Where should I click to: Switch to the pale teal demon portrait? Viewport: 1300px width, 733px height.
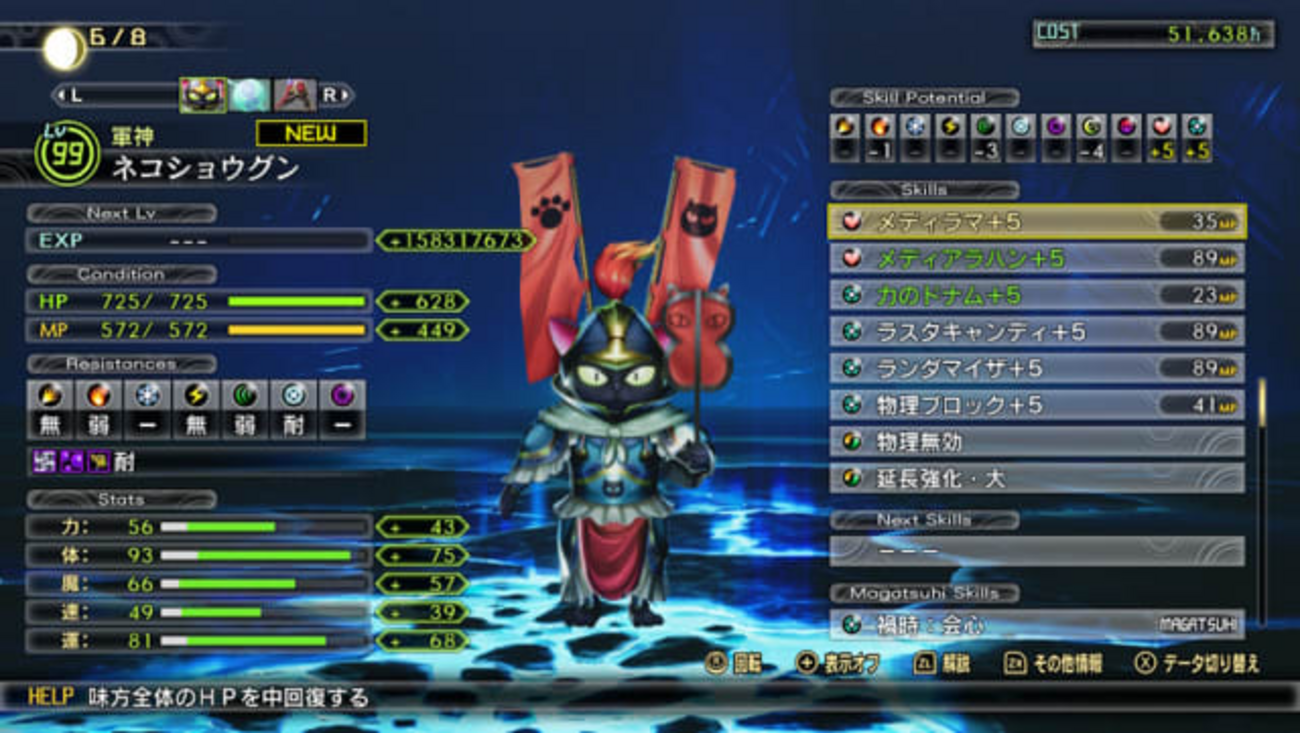pos(249,95)
